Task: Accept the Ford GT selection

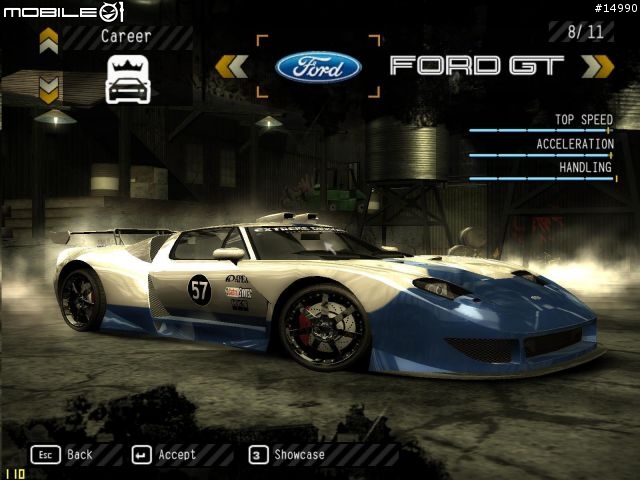Action: (x=164, y=454)
